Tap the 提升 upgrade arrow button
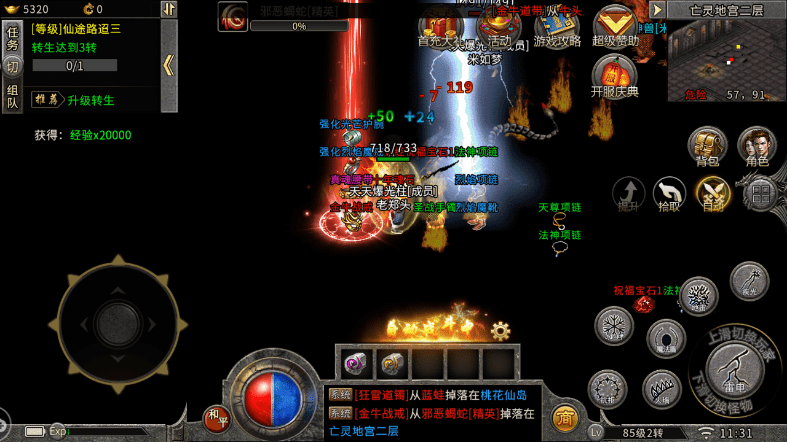The height and width of the screenshot is (442, 787). point(629,193)
